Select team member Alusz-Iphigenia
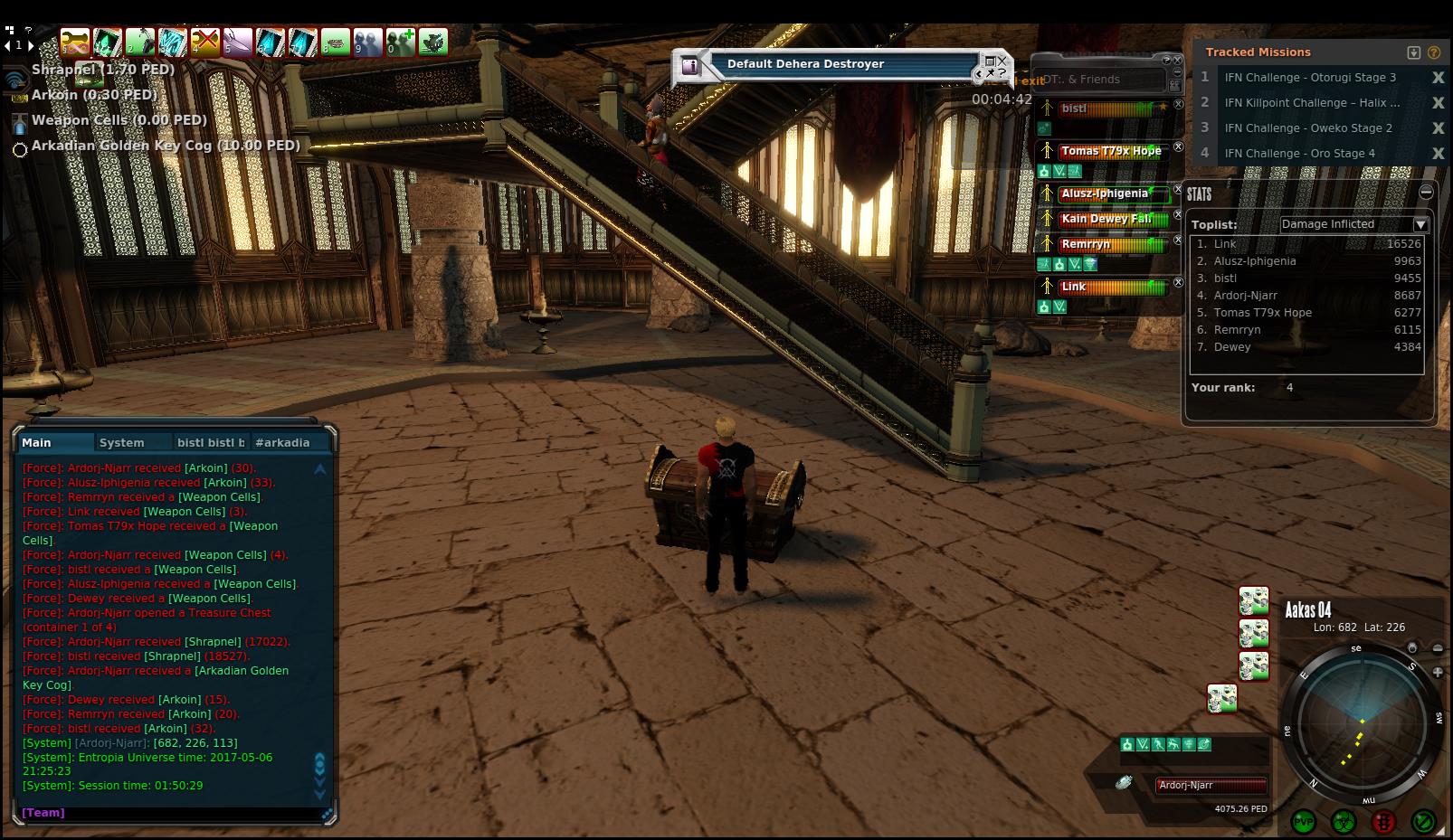1453x840 pixels. click(x=1105, y=193)
